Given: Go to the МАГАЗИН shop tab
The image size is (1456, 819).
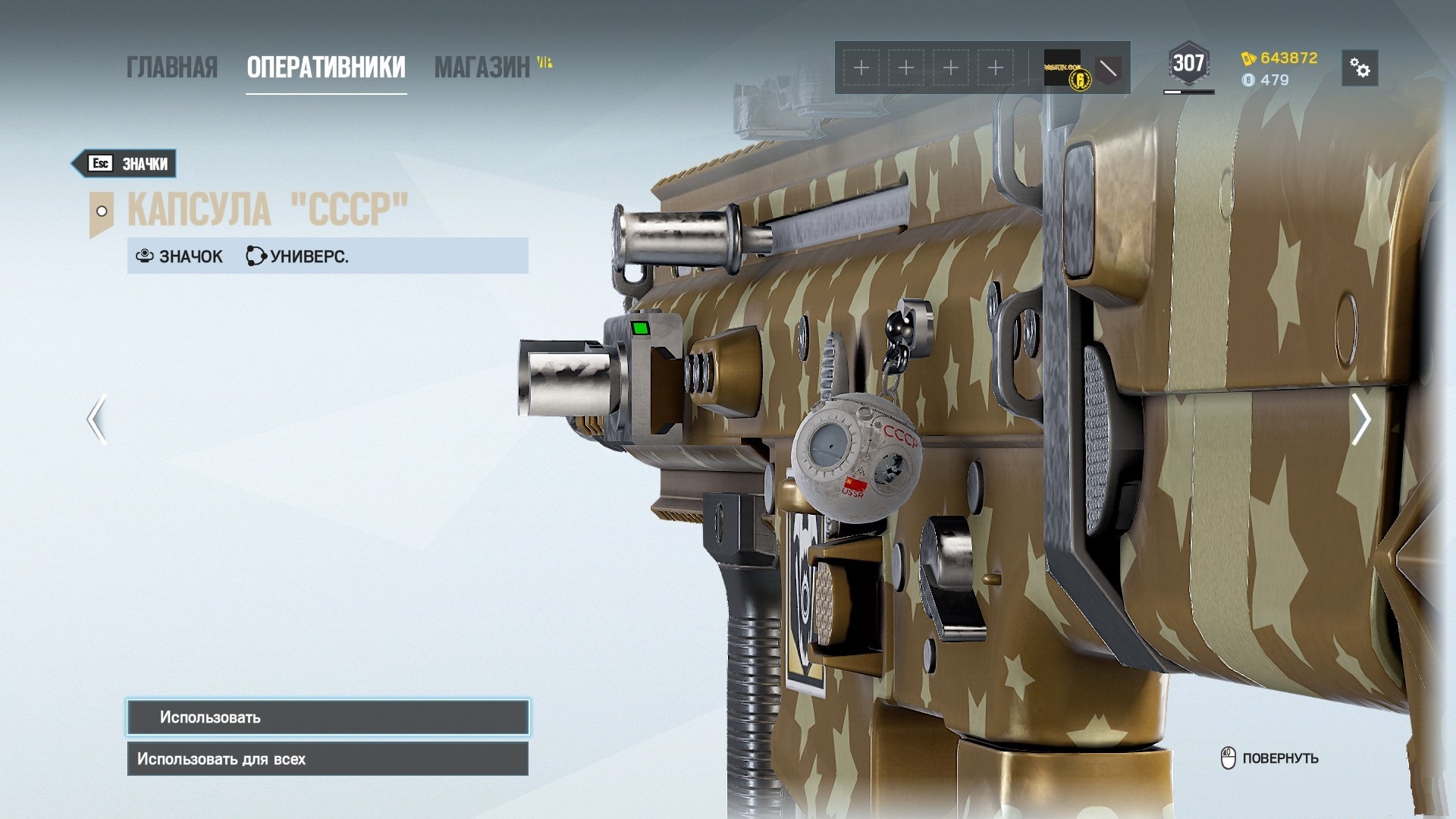Looking at the screenshot, I should 482,67.
